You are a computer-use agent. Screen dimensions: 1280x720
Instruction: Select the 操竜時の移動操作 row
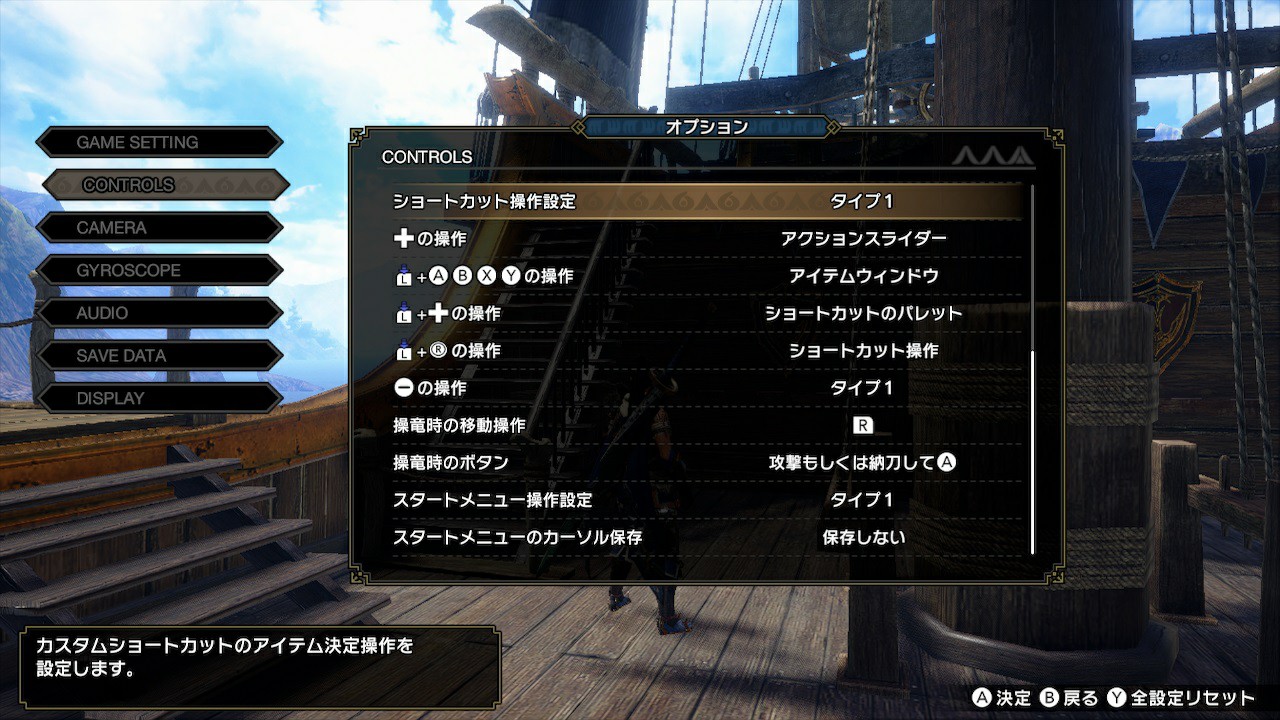(706, 425)
